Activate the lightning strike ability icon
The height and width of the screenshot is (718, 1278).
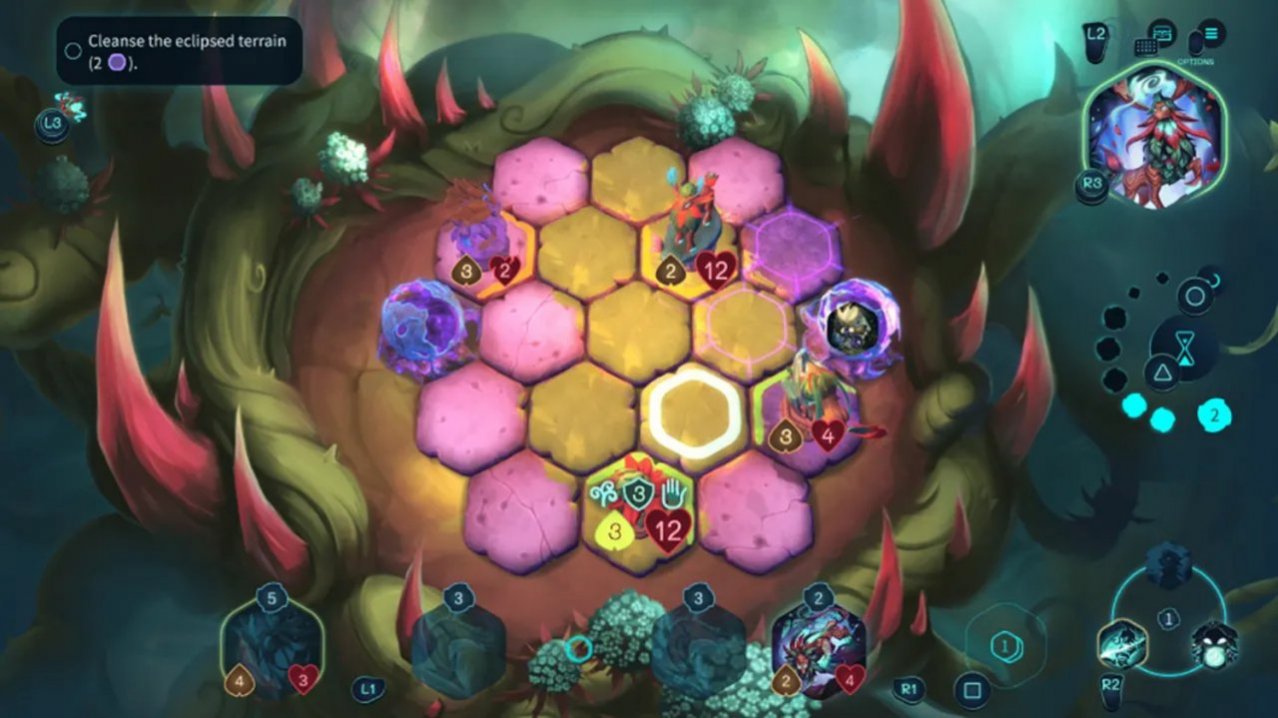click(x=1122, y=643)
